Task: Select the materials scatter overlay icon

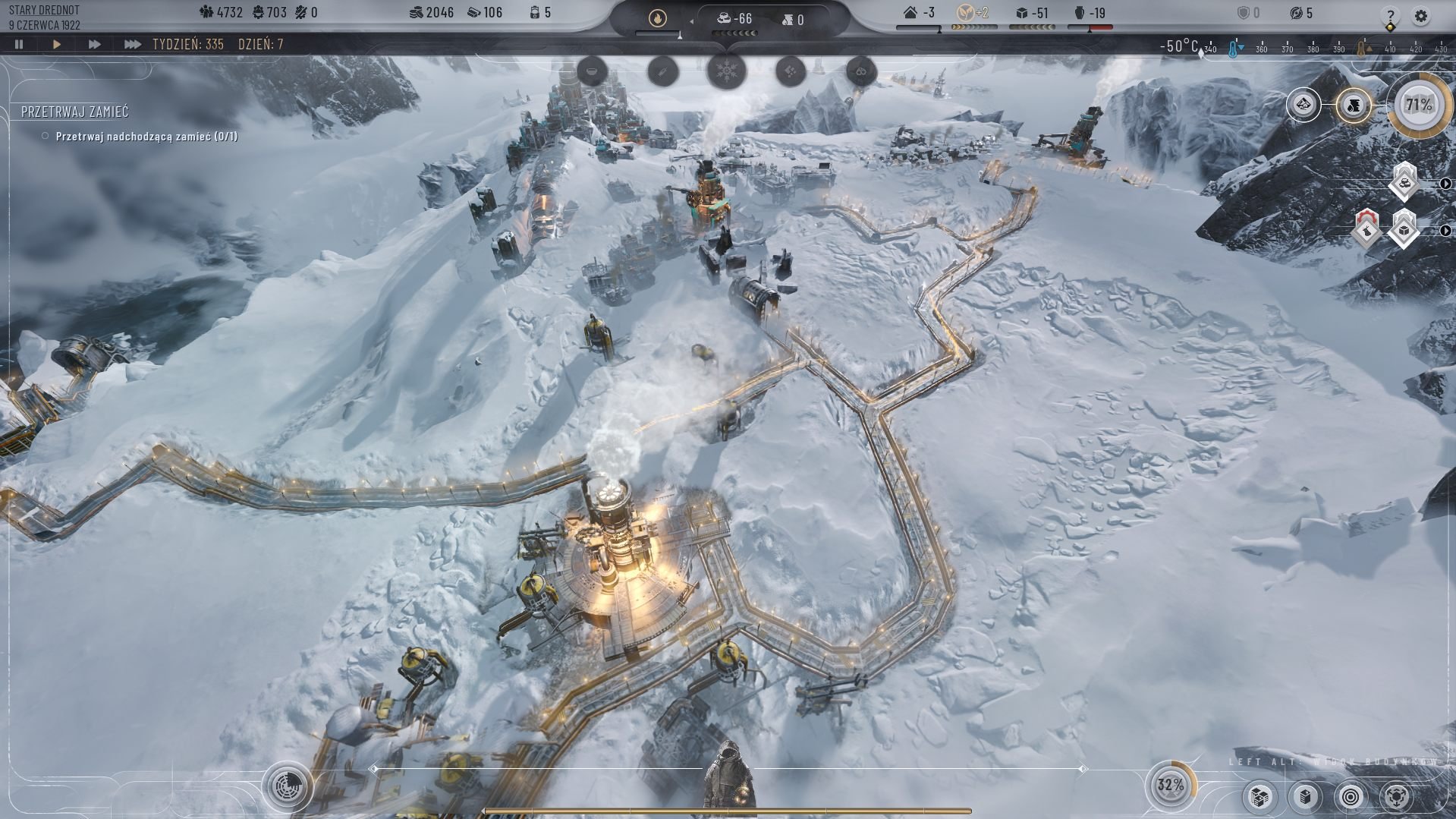Action: click(x=789, y=71)
